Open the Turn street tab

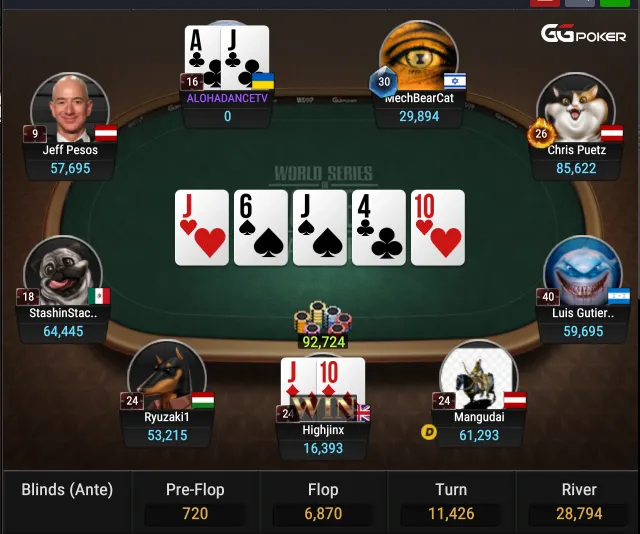(x=451, y=502)
